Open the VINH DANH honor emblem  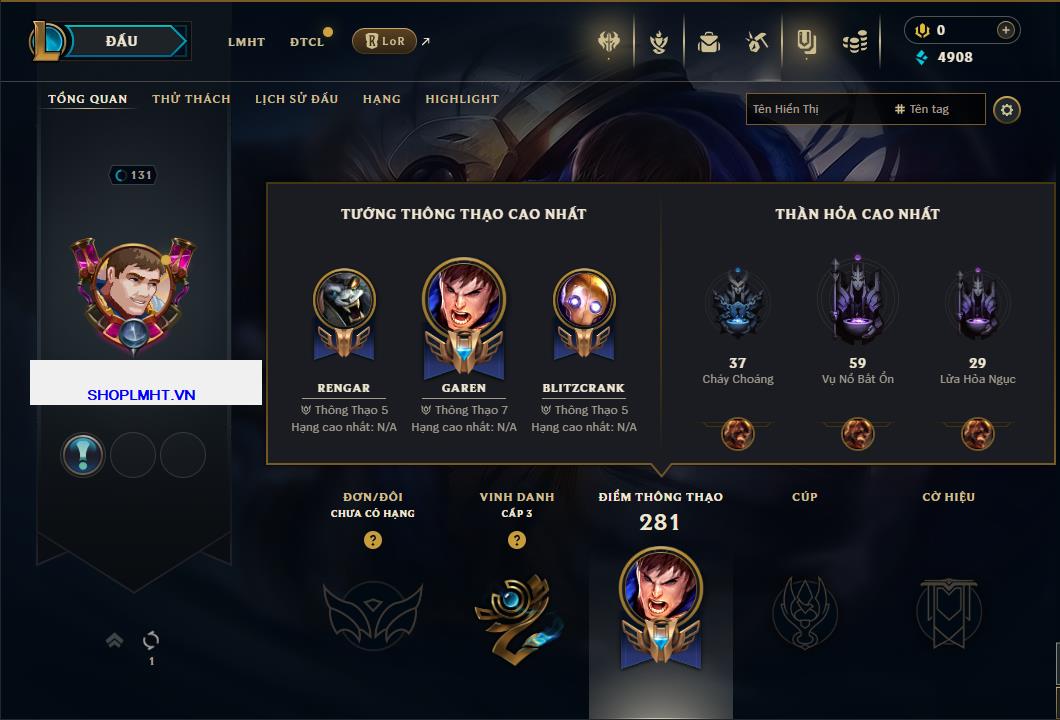(516, 612)
